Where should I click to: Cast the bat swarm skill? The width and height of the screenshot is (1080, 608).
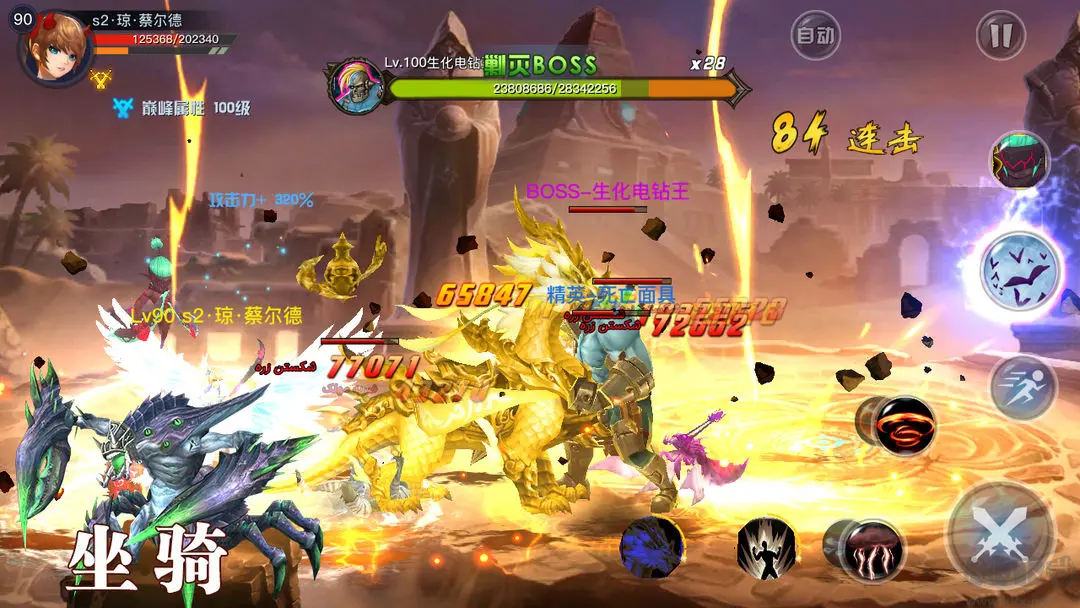coord(1019,270)
